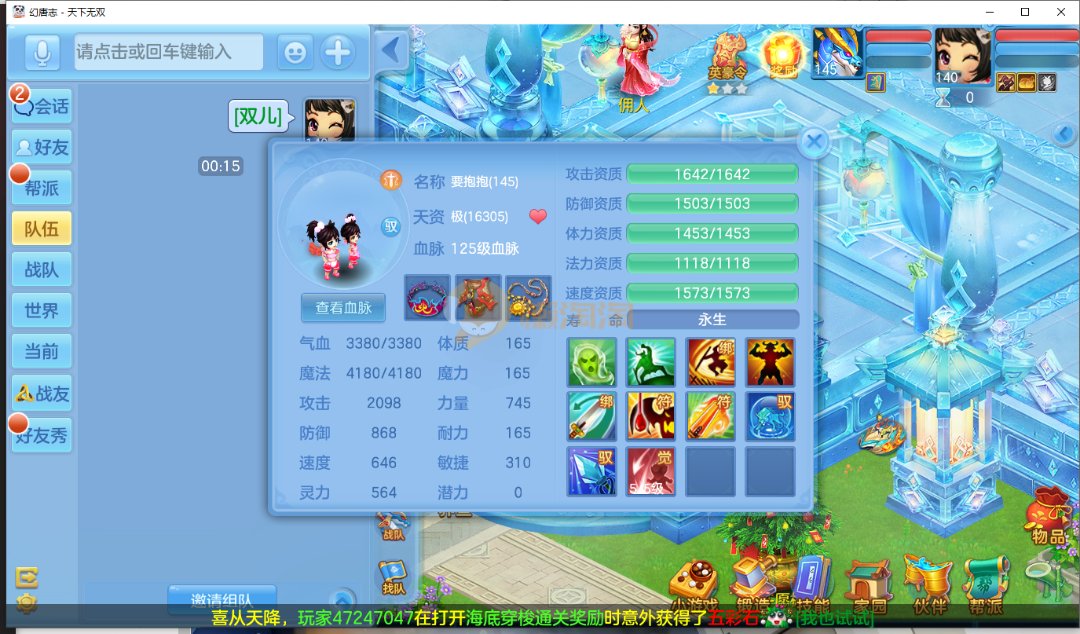Collapse chat panel with the left arrow

[x=391, y=49]
